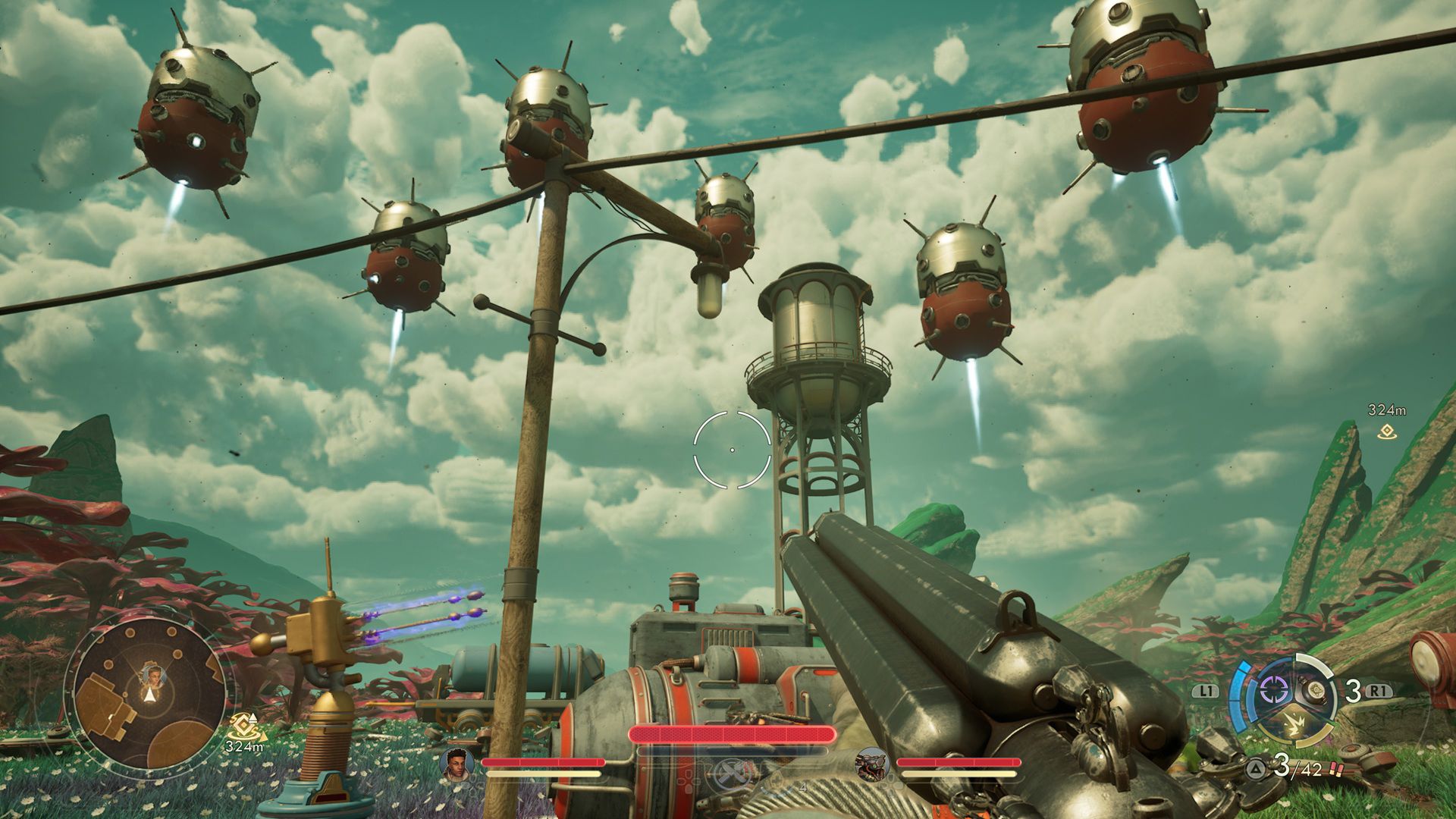Click the player arrow marker on the minimap

[149, 695]
